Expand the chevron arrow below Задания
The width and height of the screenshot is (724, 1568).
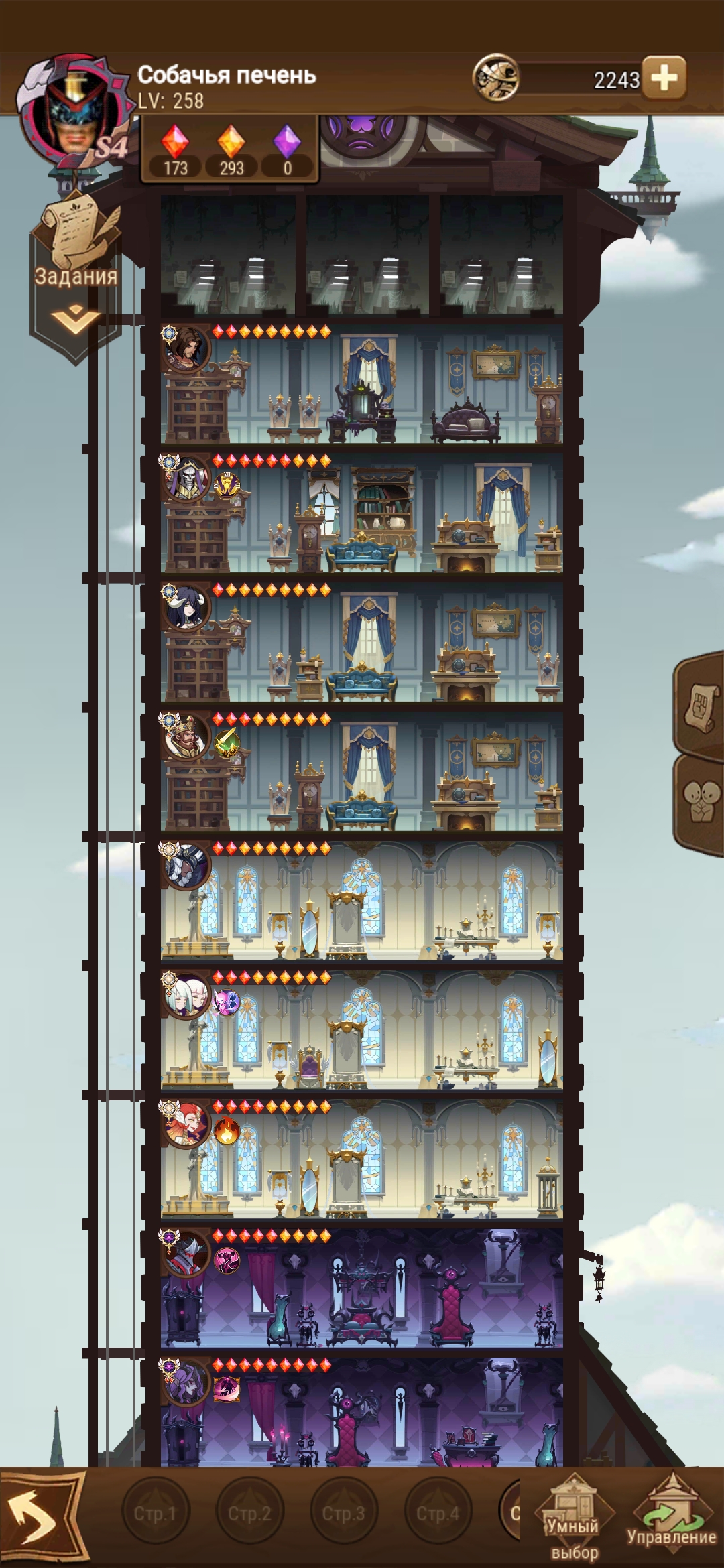pyautogui.click(x=74, y=319)
